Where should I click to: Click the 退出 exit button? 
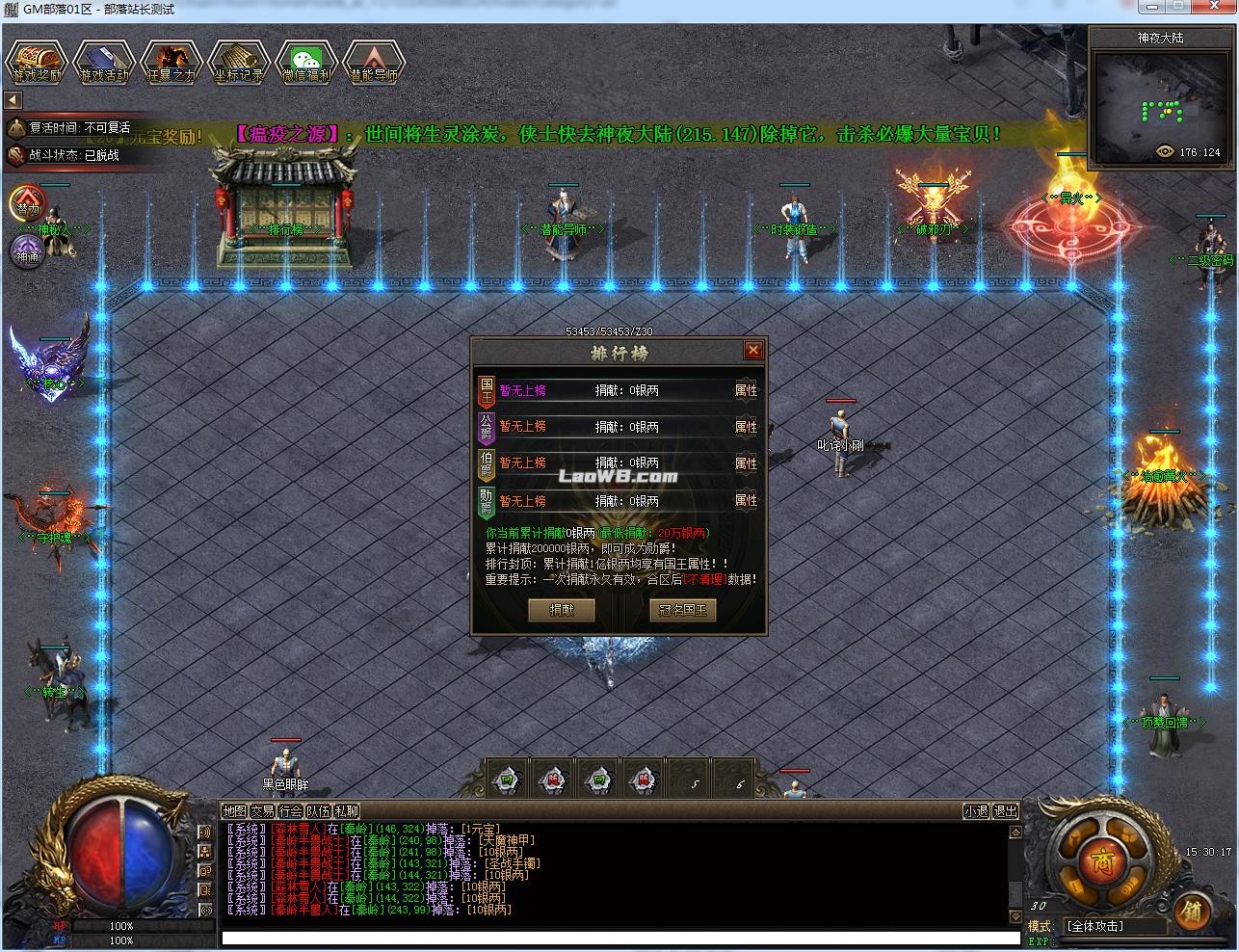click(x=1006, y=811)
